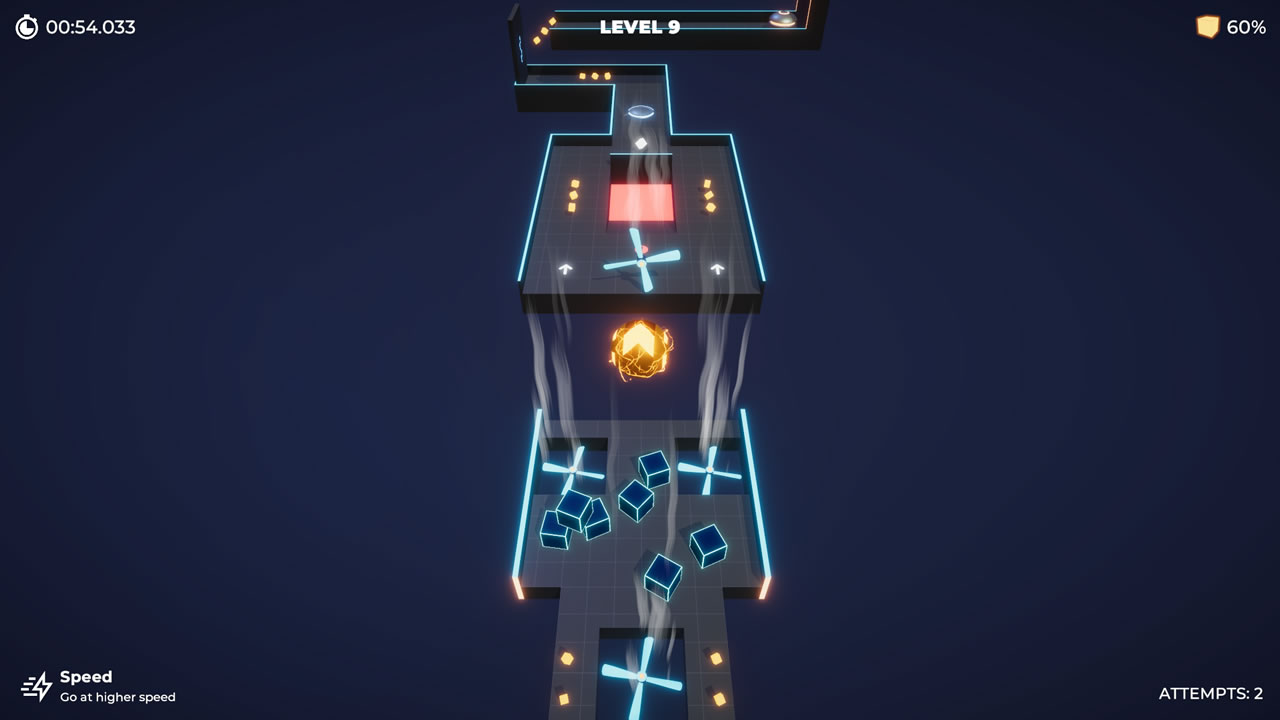1280x720 pixels.
Task: Select the Speed power-up lightning icon
Action: click(x=39, y=686)
